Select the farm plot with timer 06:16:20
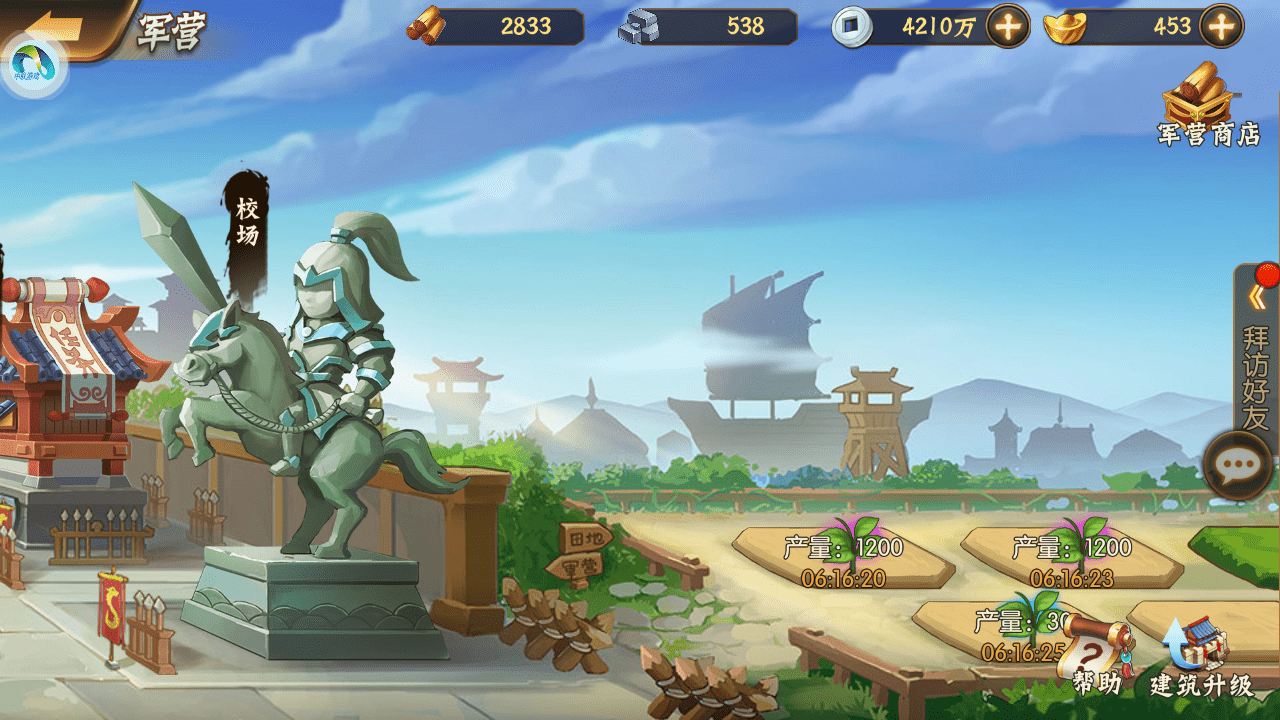 843,560
